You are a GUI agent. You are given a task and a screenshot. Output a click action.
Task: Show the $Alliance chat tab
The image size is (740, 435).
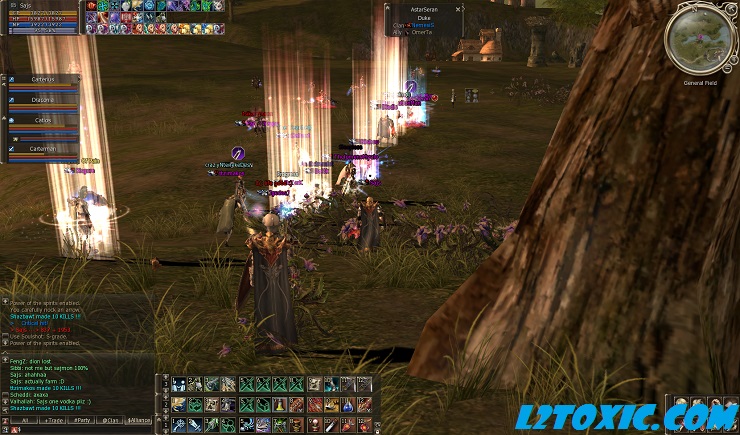click(x=140, y=420)
